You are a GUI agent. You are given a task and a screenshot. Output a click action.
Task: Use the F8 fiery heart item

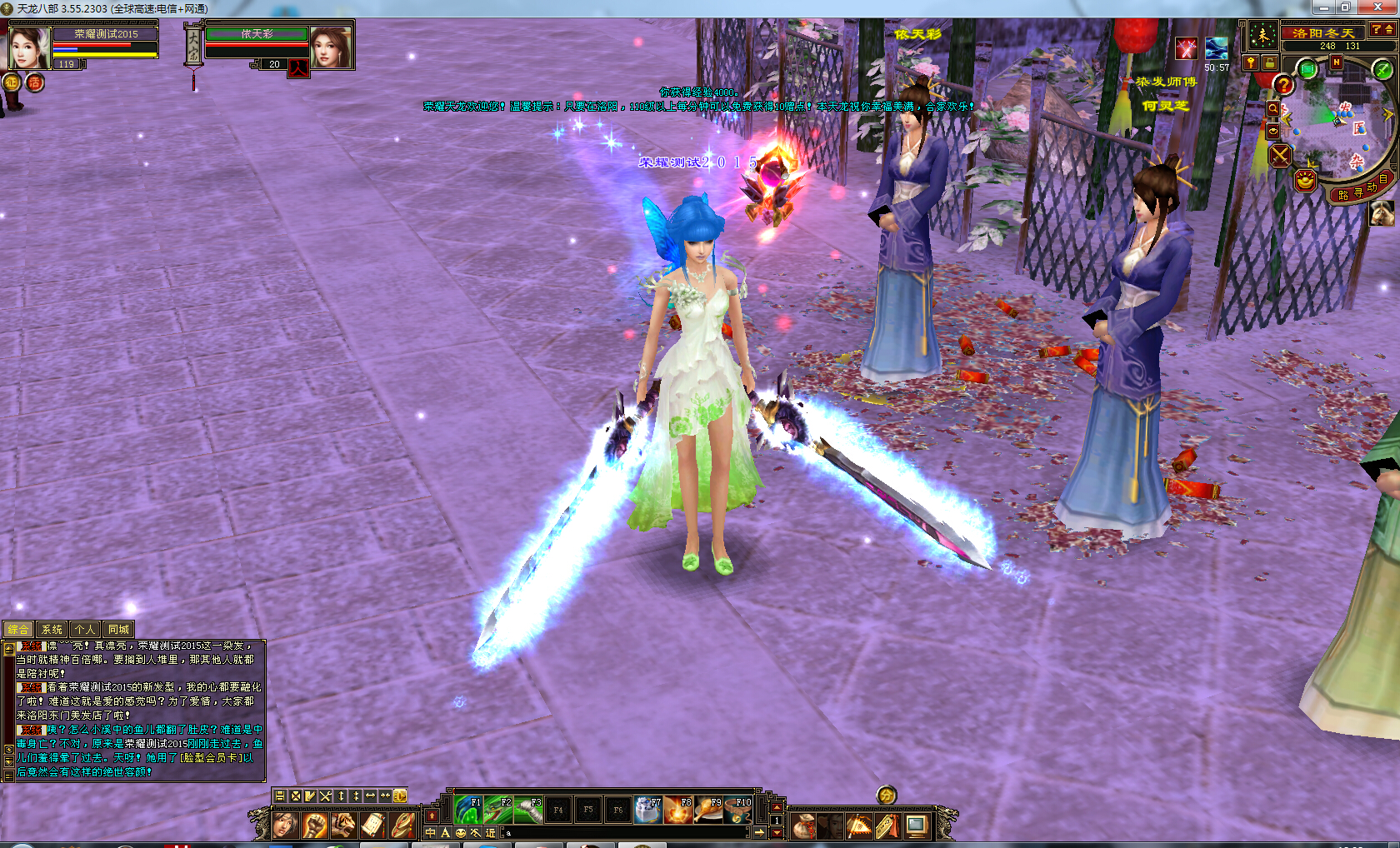tap(678, 810)
